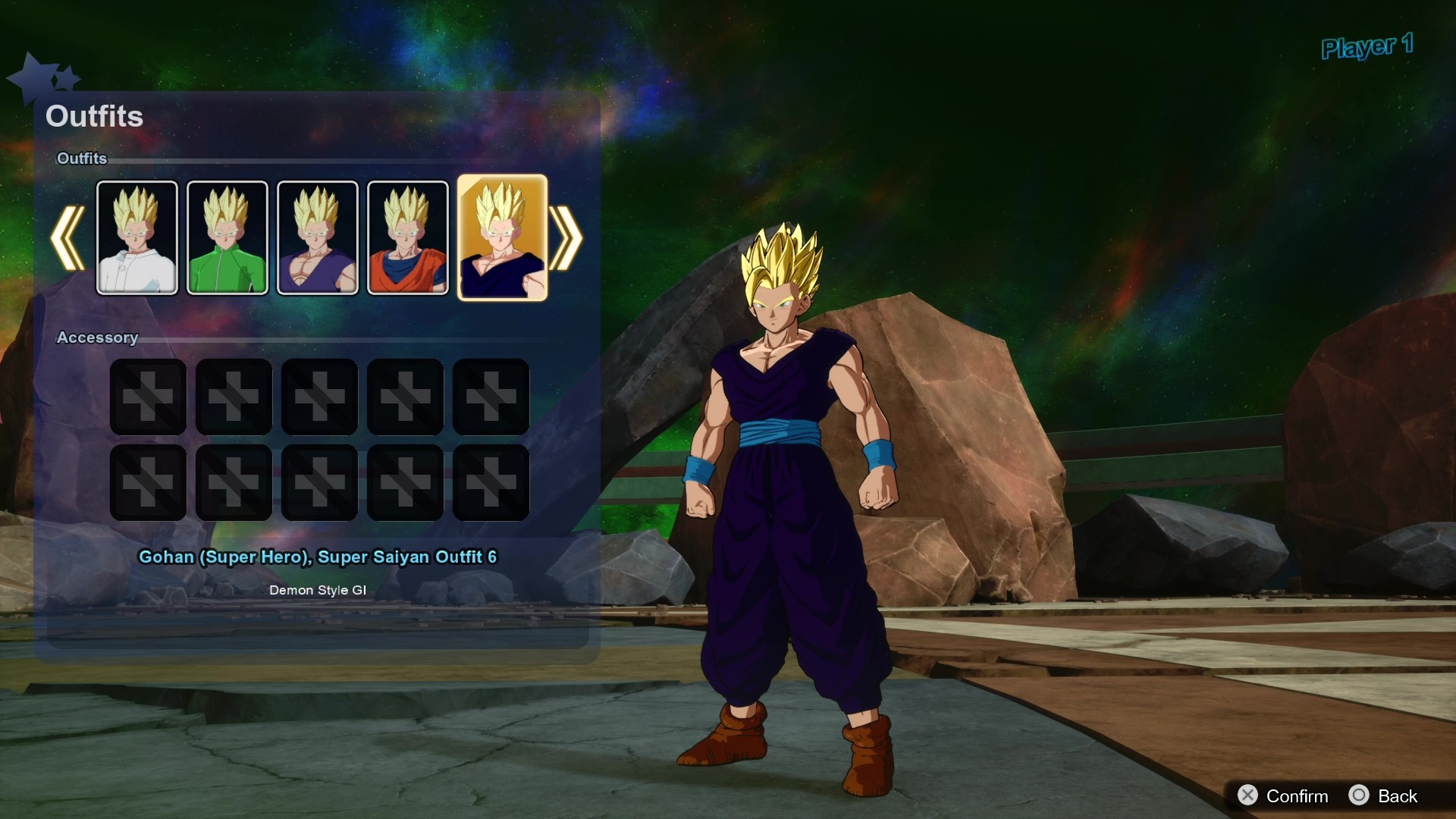Open the middle accessory slot in bottom row
Viewport: 1456px width, 819px height.
[x=319, y=482]
